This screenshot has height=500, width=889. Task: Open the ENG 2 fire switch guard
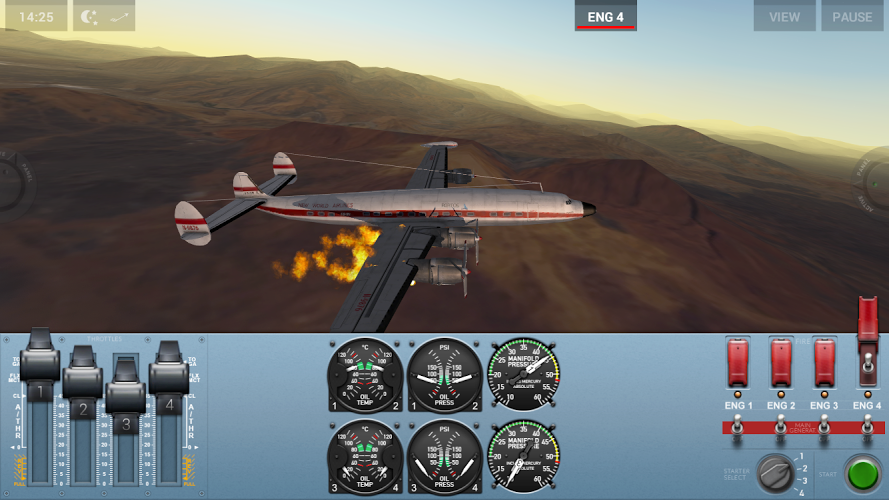coord(781,362)
